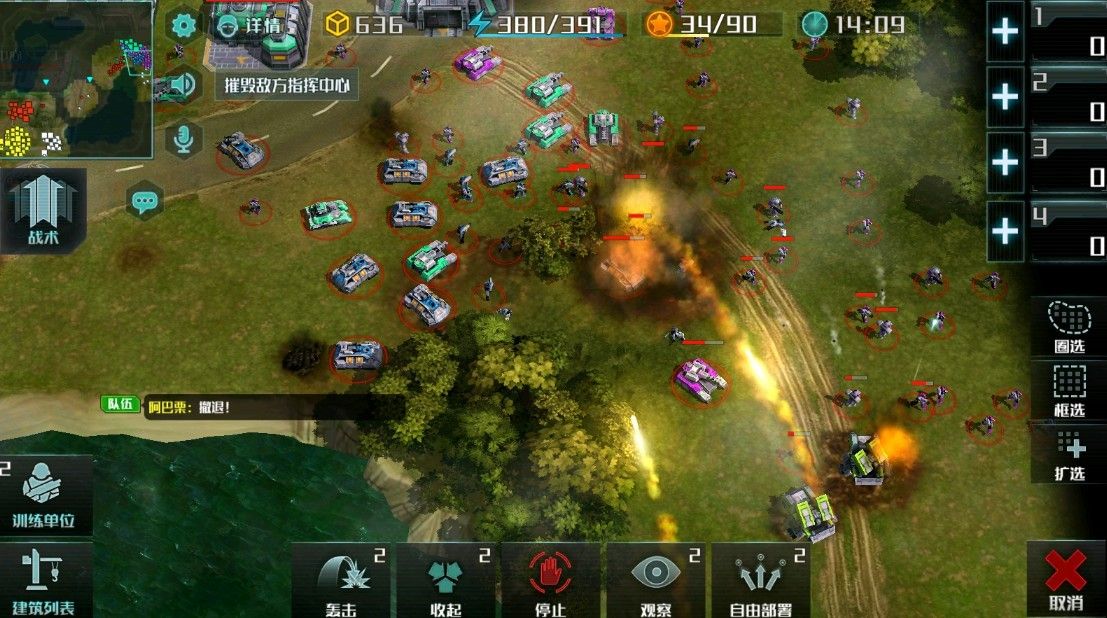Click the battlefield minimap
1107x618 pixels.
(75, 78)
